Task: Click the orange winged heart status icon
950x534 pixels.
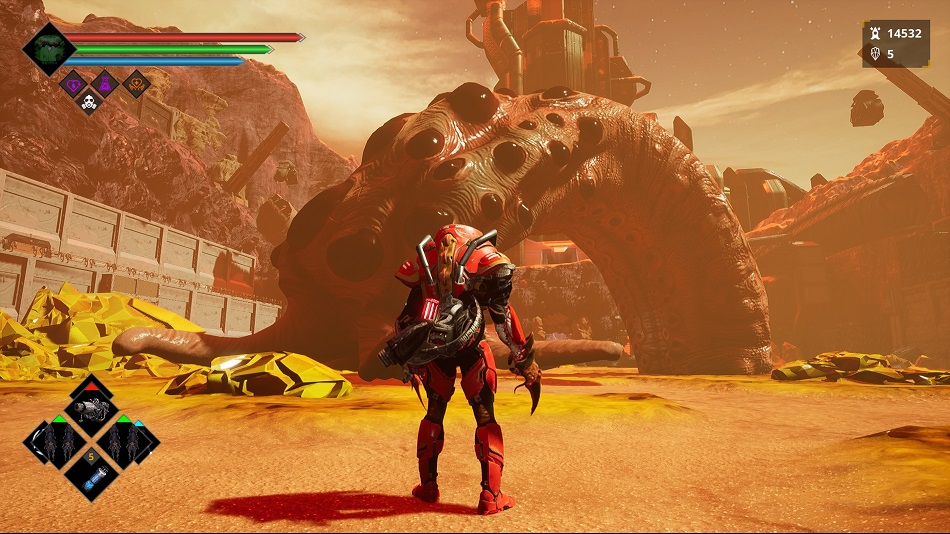Action: [x=136, y=84]
